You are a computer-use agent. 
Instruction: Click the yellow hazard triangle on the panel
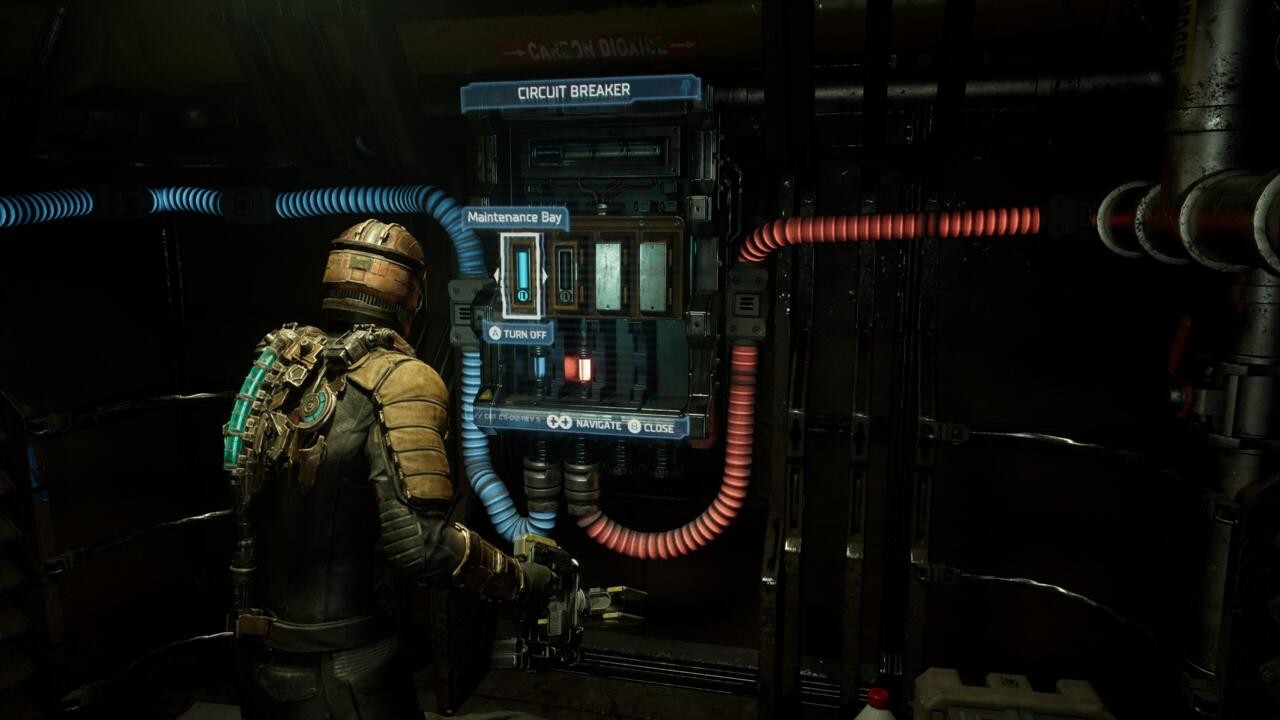484,394
